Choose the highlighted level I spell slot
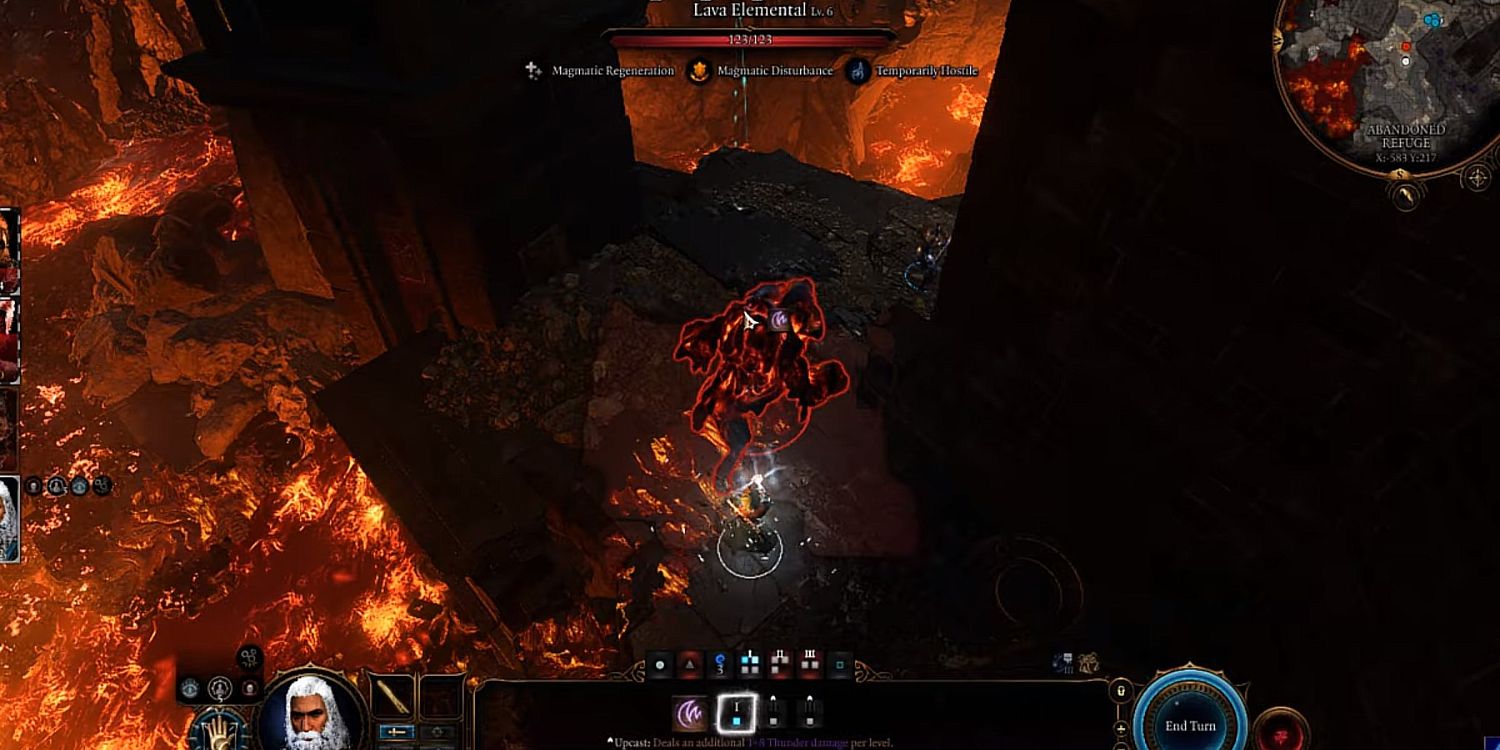Viewport: 1500px width, 750px height. tap(735, 713)
